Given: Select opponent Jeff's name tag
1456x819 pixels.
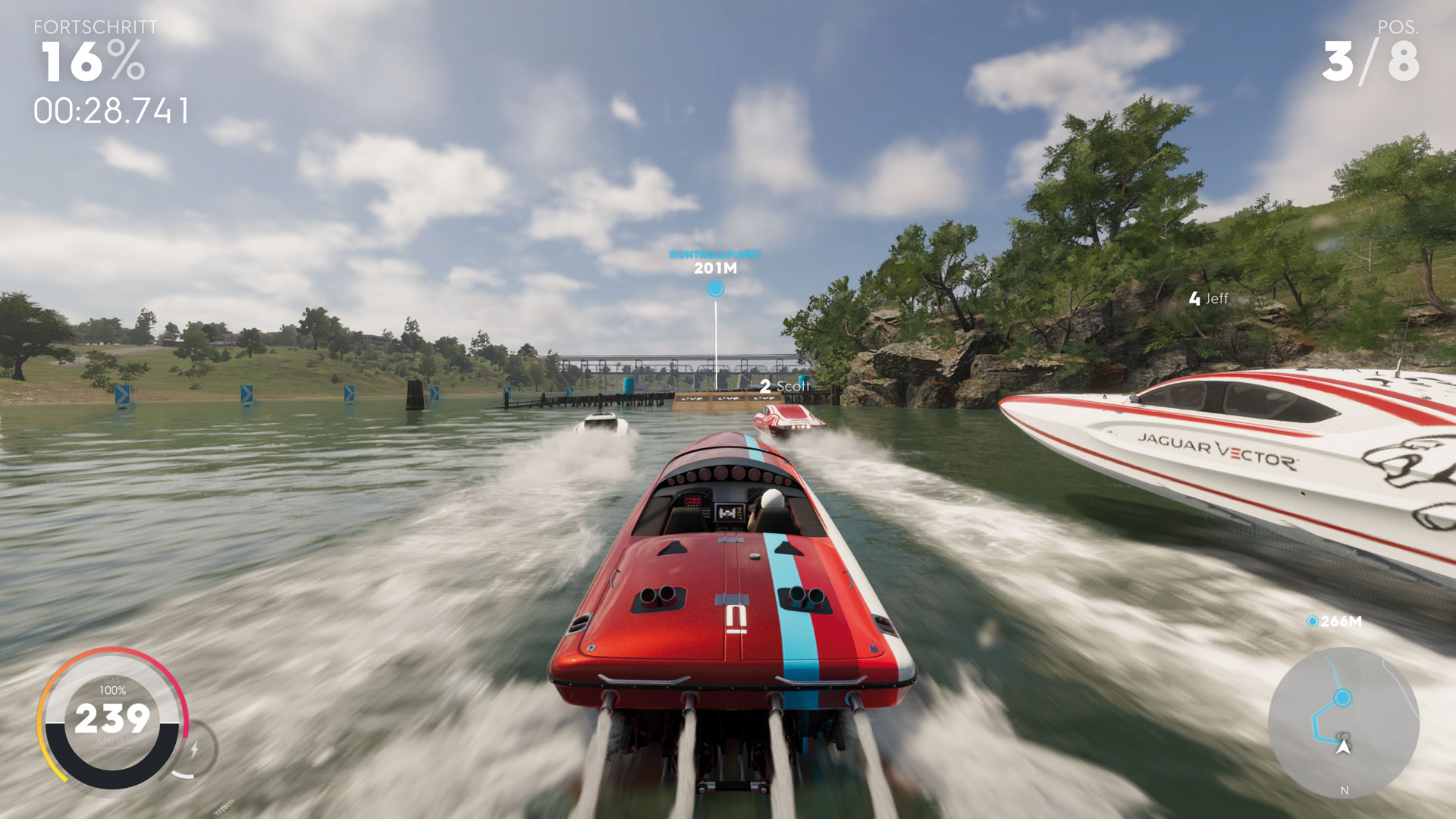Looking at the screenshot, I should 1209,299.
